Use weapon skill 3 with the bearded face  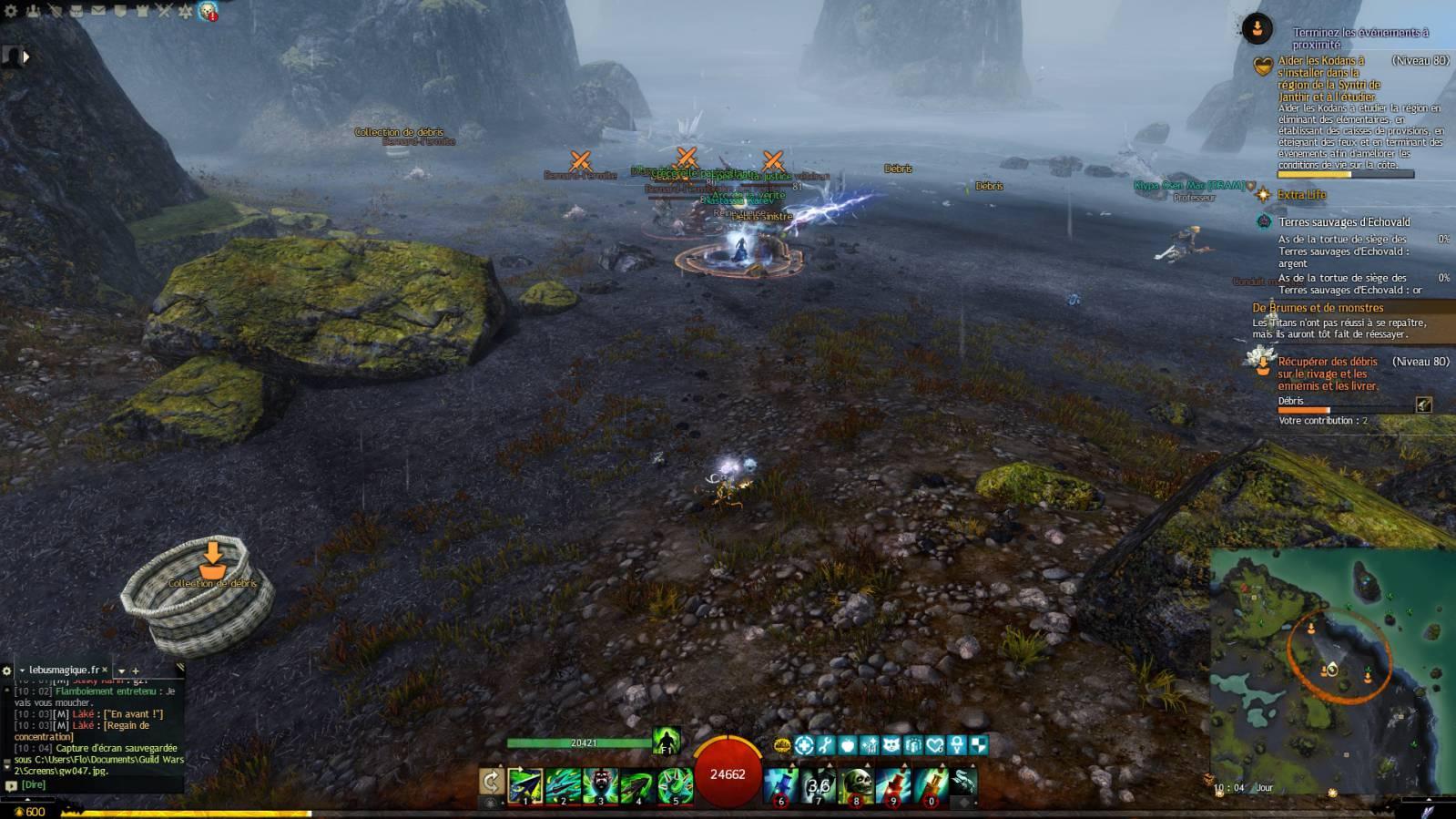click(600, 784)
